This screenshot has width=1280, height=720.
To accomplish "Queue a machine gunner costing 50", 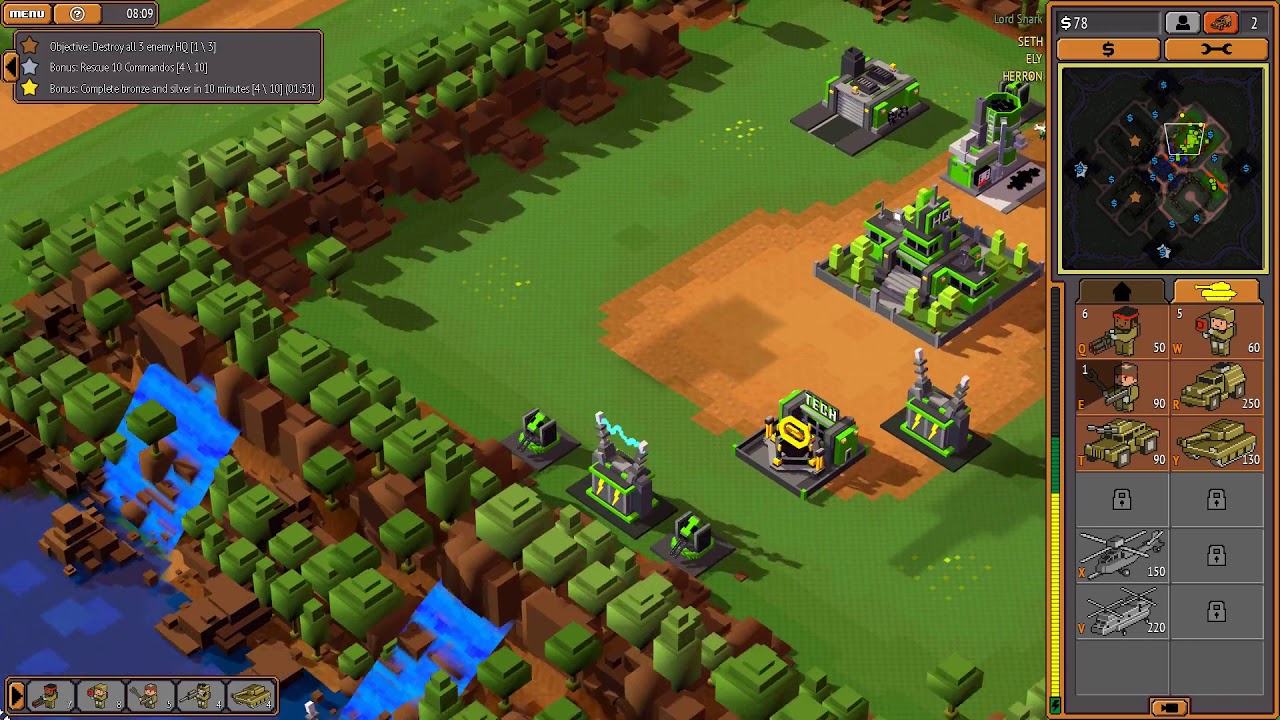I will point(1120,331).
